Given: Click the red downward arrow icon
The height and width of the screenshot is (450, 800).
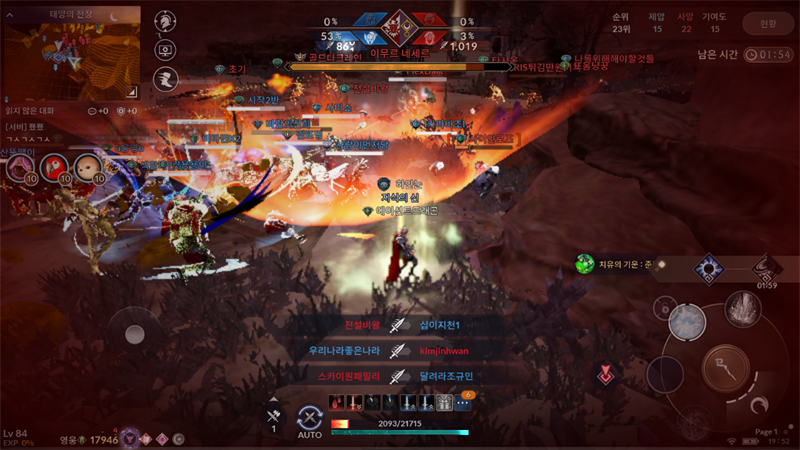Looking at the screenshot, I should click(605, 375).
